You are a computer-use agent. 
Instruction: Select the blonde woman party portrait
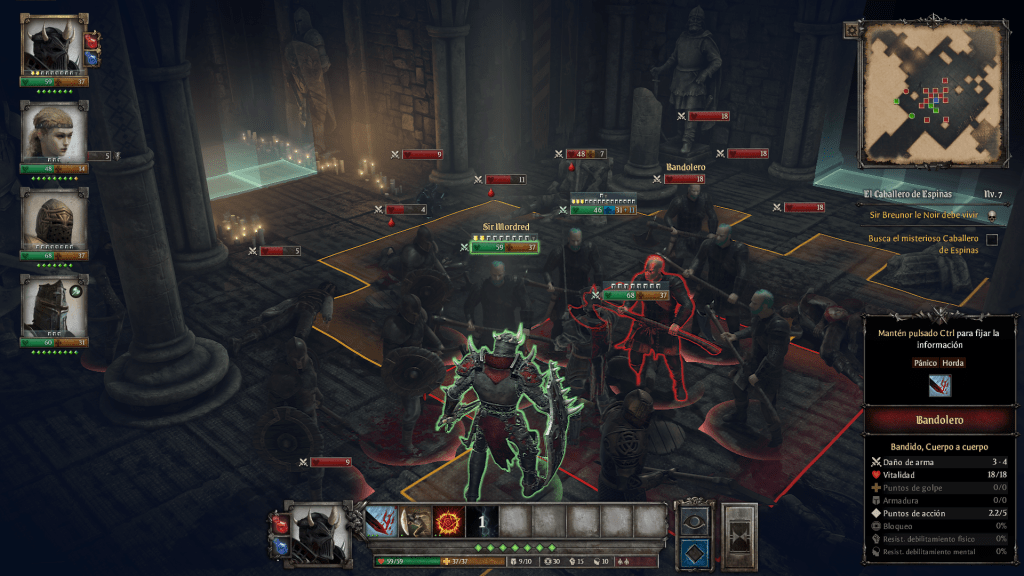coord(52,131)
